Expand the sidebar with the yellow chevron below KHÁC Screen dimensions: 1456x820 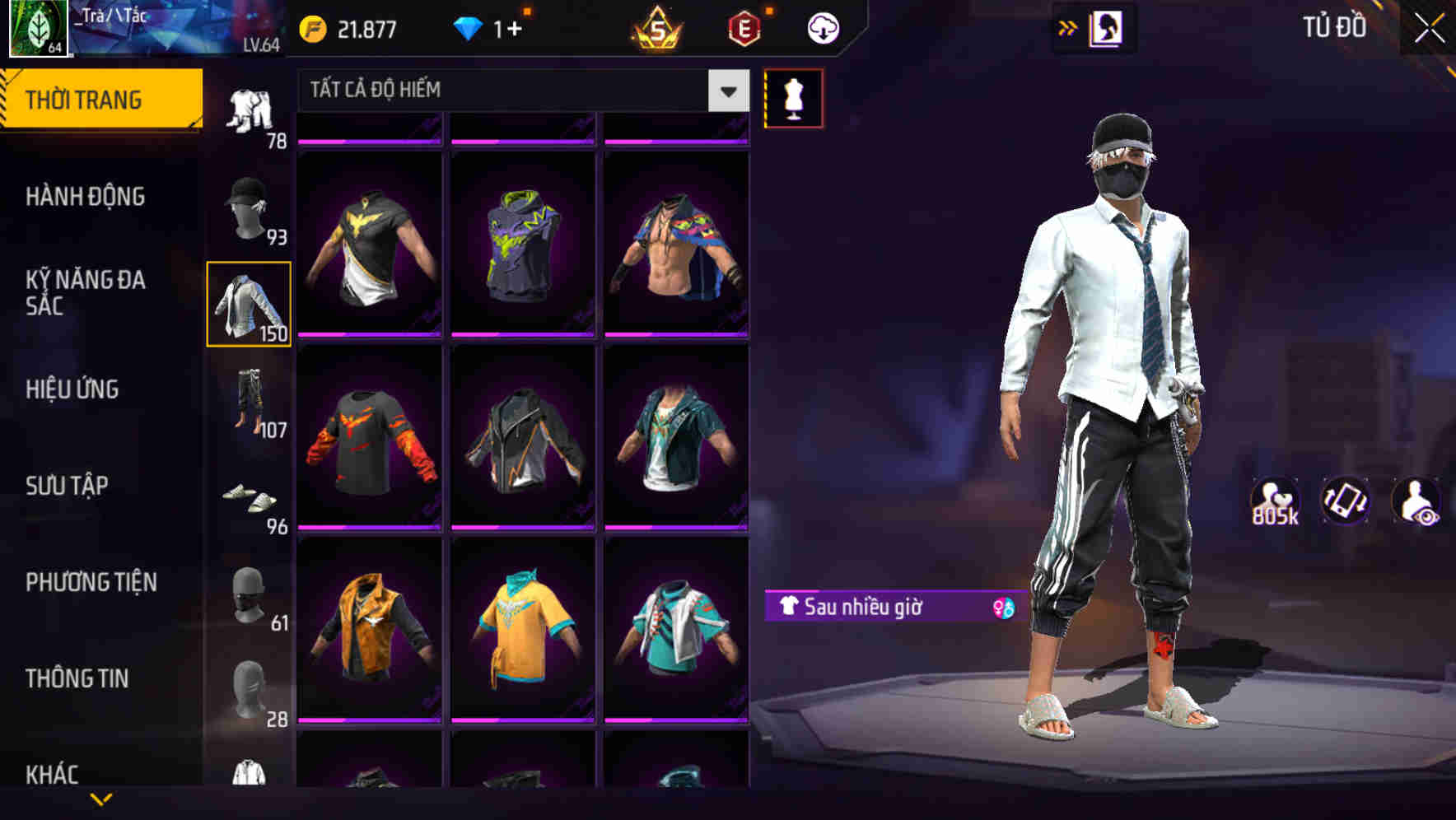point(102,800)
